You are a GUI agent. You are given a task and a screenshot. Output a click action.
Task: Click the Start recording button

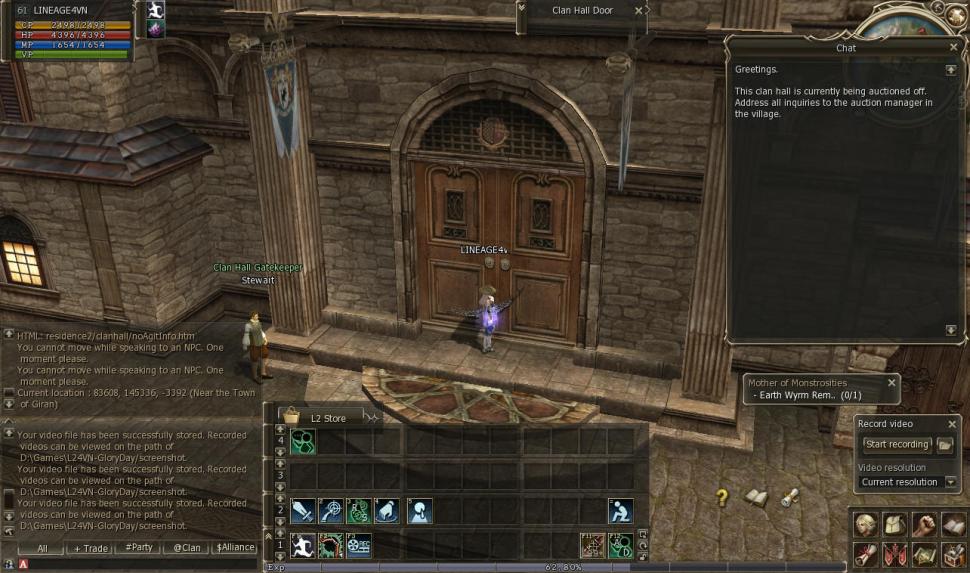(x=896, y=444)
